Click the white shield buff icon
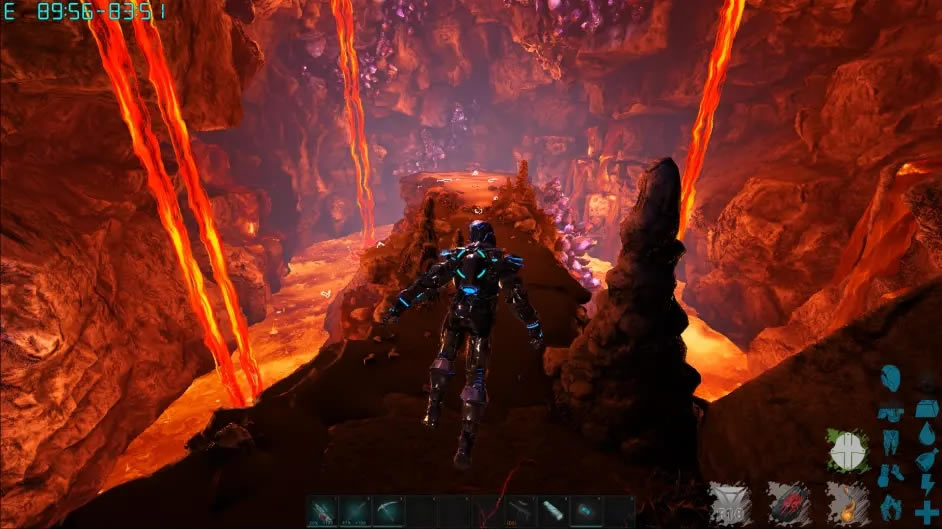 846,451
